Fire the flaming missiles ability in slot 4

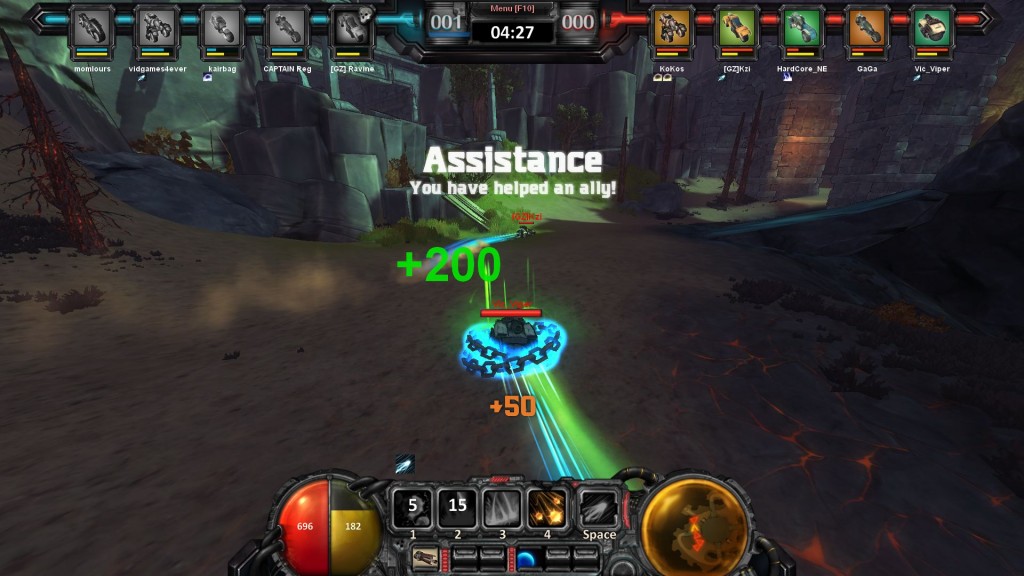point(547,507)
